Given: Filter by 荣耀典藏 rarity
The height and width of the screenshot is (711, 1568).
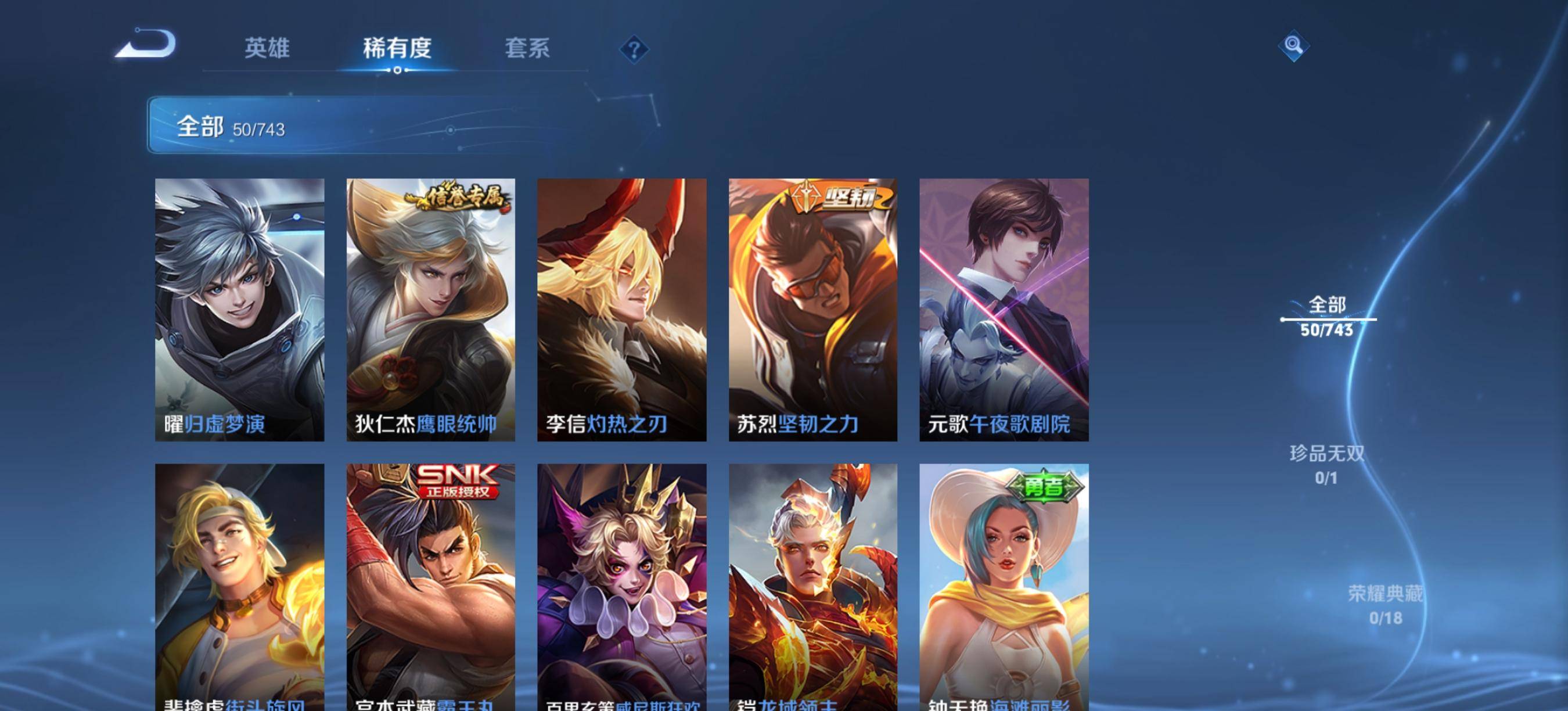Looking at the screenshot, I should click(x=1386, y=605).
